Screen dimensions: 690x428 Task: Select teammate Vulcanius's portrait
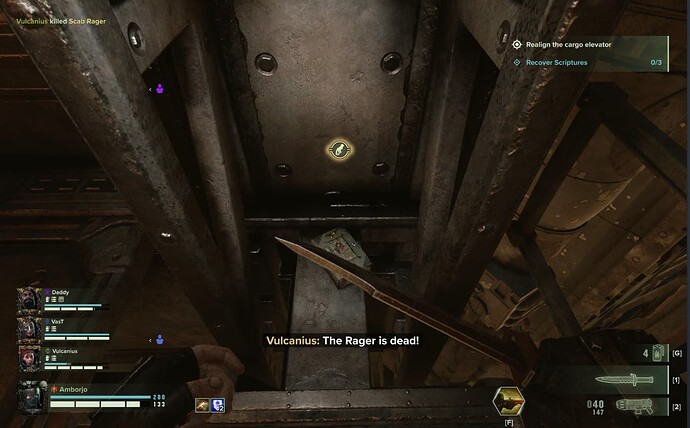[30, 358]
